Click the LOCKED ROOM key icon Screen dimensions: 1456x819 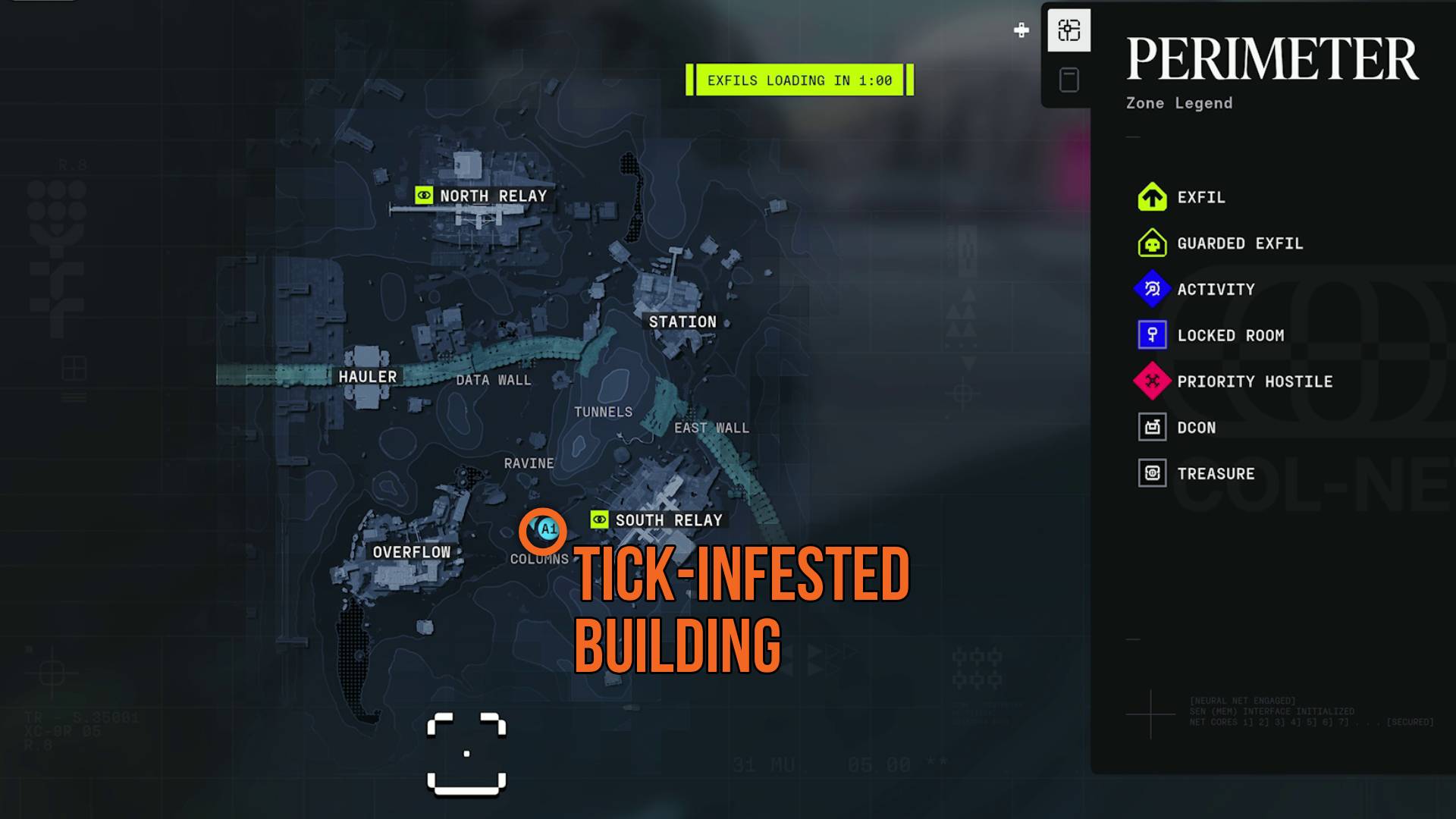(1152, 335)
